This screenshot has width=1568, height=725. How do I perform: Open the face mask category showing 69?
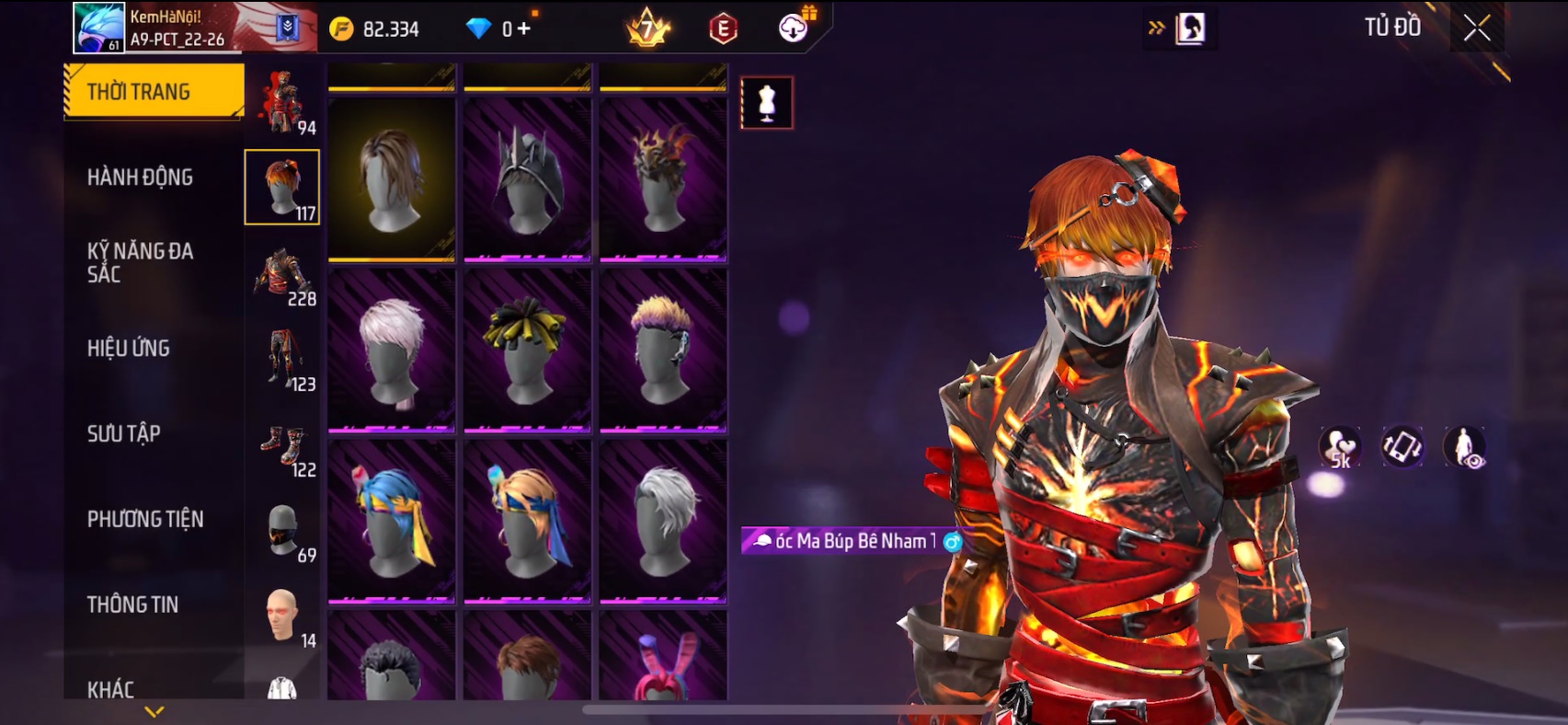coord(283,530)
